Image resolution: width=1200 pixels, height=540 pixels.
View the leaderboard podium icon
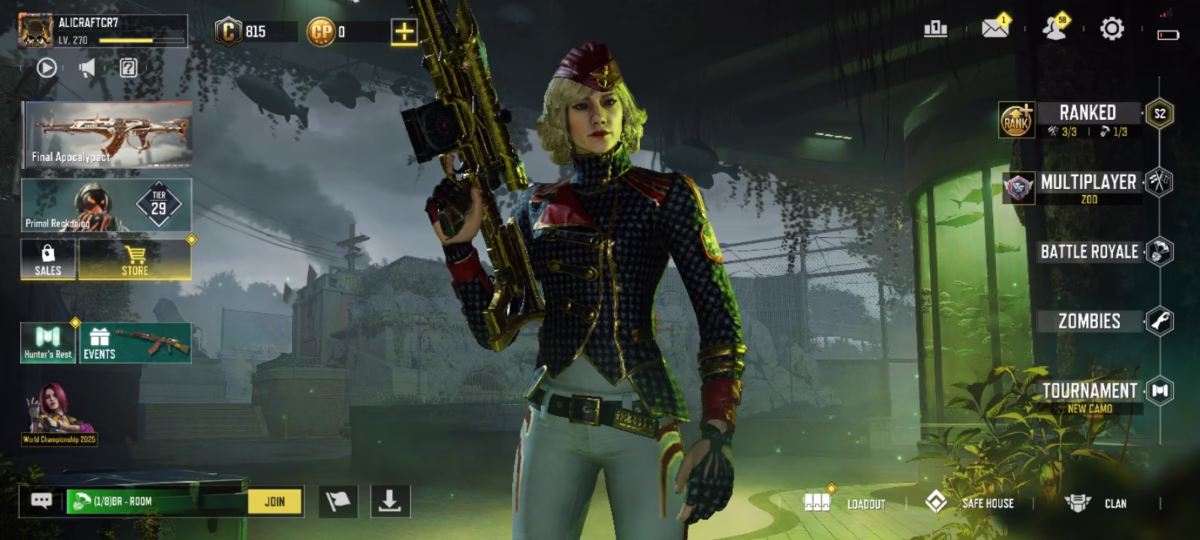tap(936, 29)
